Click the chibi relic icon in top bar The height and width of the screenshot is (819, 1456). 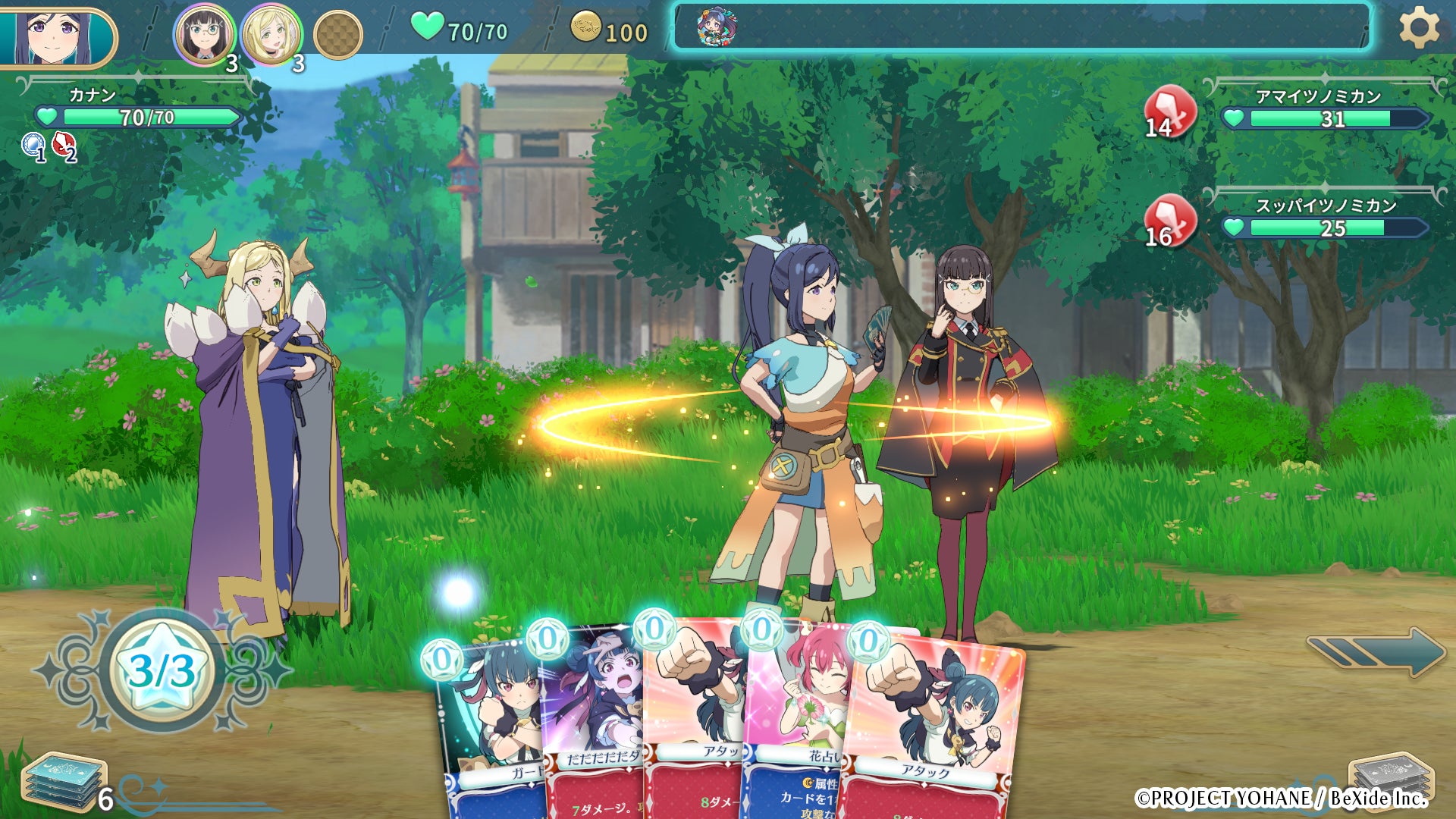[716, 27]
